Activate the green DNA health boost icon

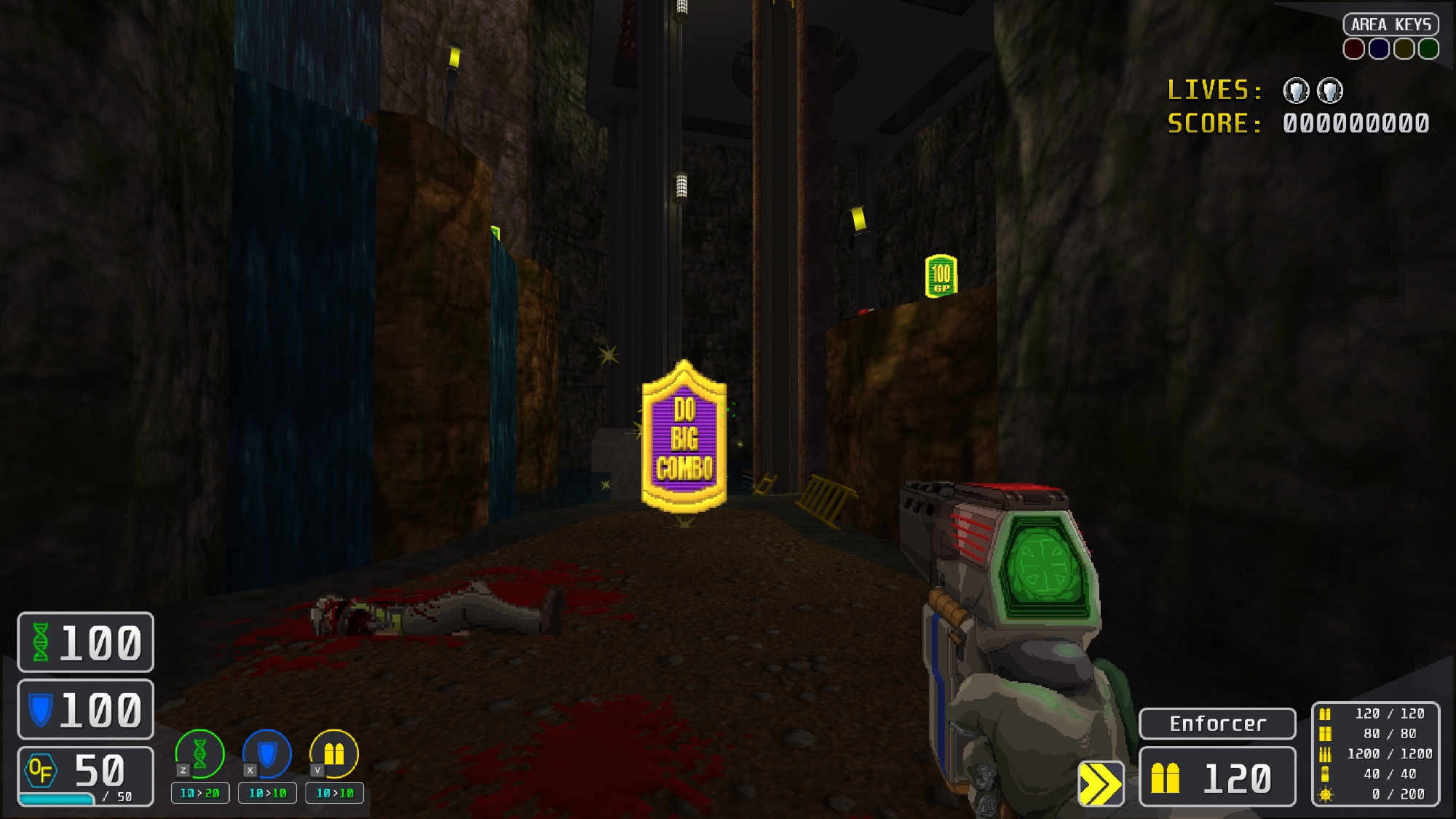coord(199,753)
